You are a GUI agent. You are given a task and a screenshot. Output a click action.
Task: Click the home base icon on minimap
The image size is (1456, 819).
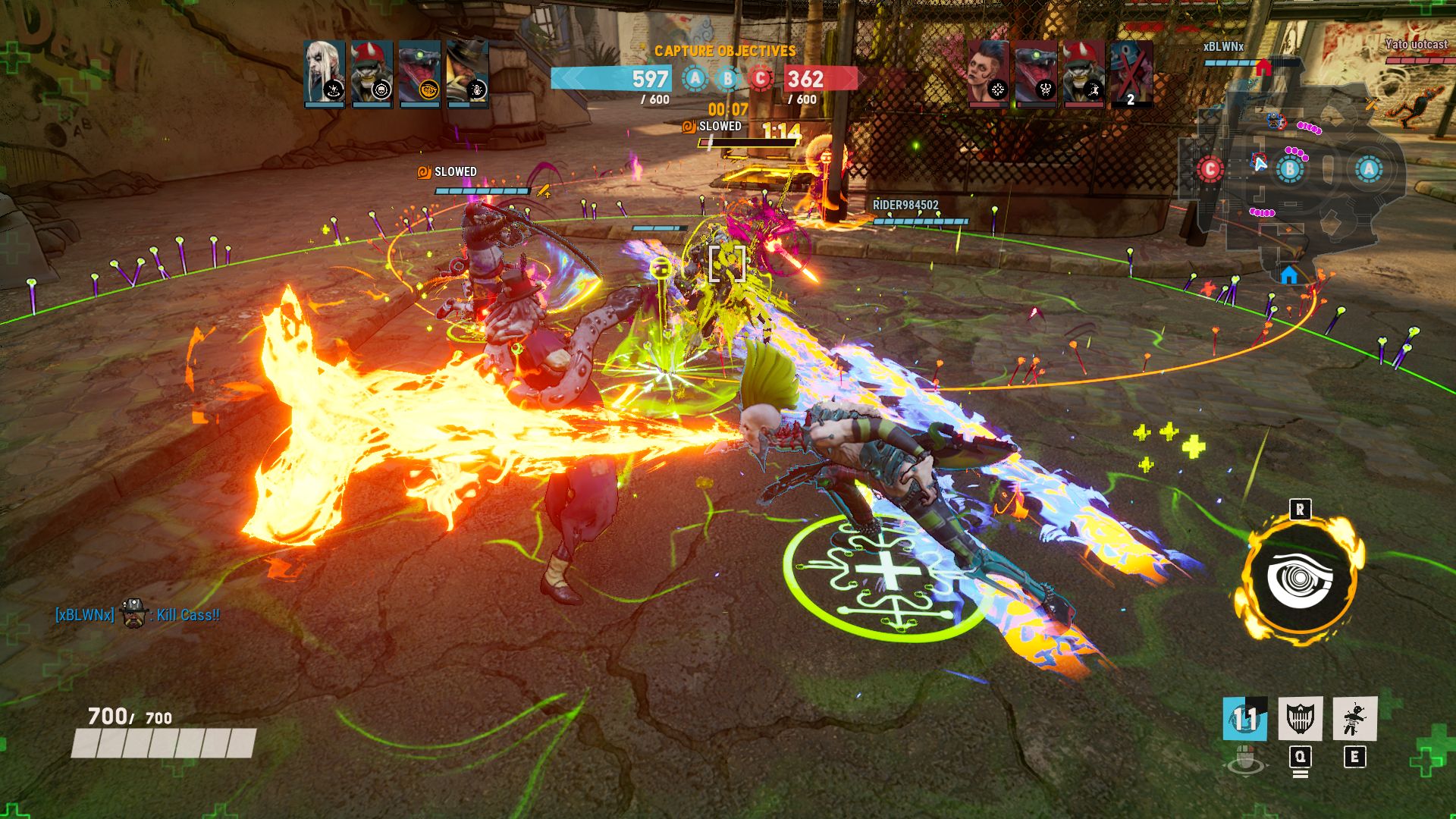(1289, 275)
